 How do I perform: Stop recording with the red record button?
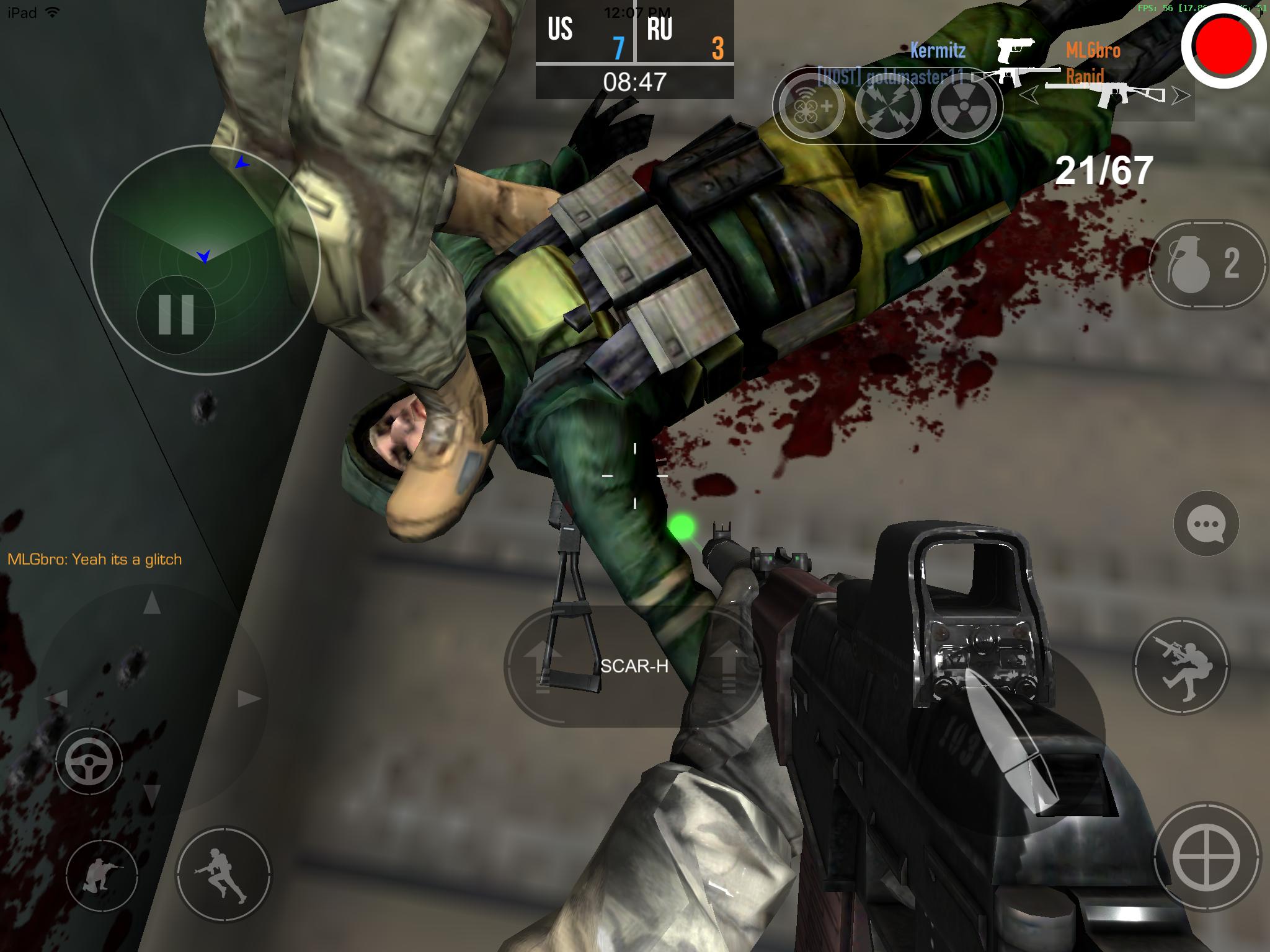pos(1223,47)
